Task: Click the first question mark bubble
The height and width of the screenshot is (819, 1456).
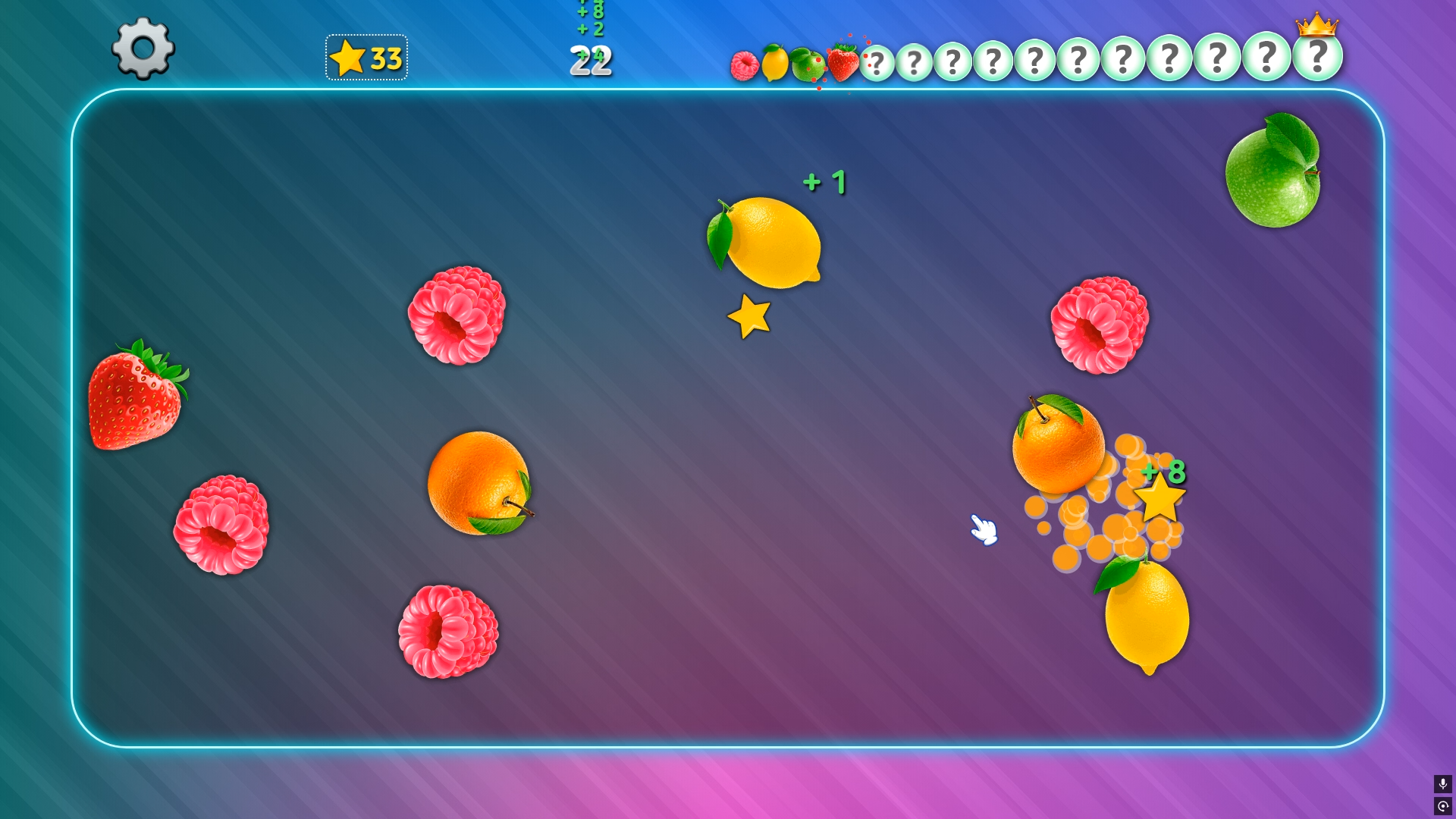Action: (x=877, y=61)
